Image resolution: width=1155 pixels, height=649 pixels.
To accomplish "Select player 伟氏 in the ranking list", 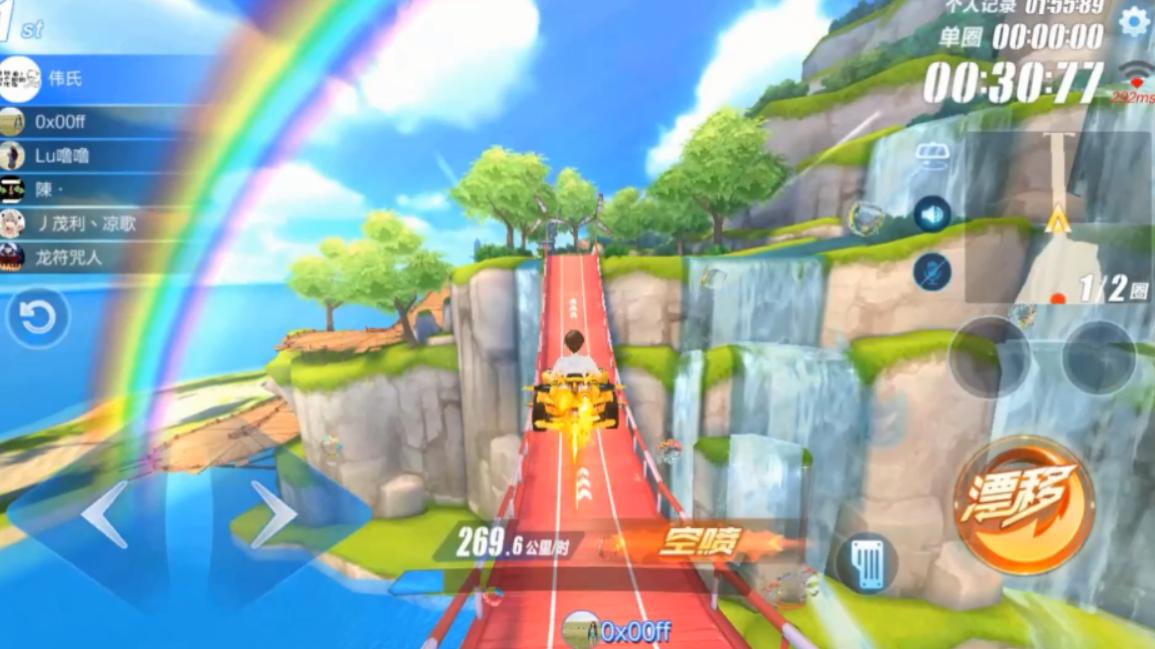I will (x=100, y=79).
